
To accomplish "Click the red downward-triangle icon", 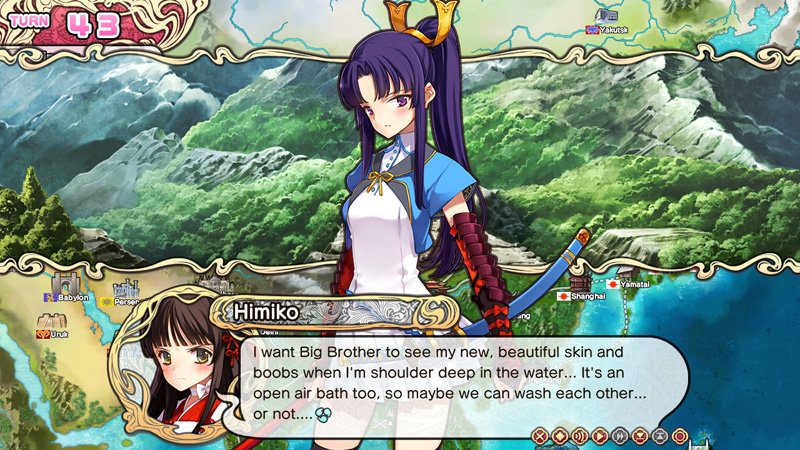I will (x=640, y=435).
